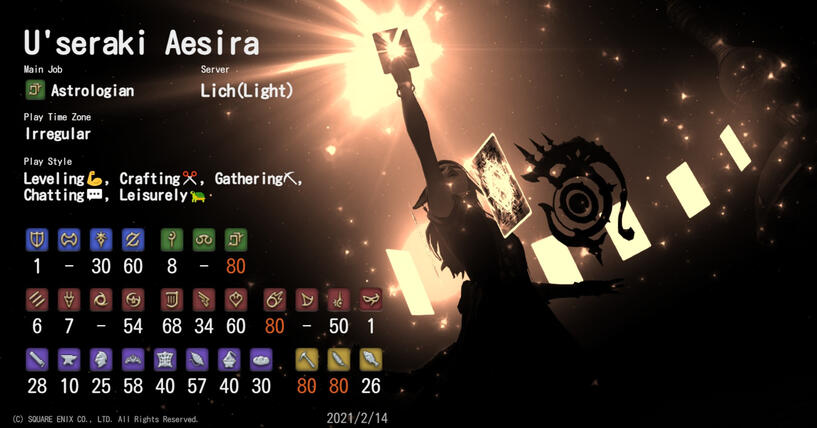
Task: Choose the Dark Knight job icon
Action: click(101, 239)
